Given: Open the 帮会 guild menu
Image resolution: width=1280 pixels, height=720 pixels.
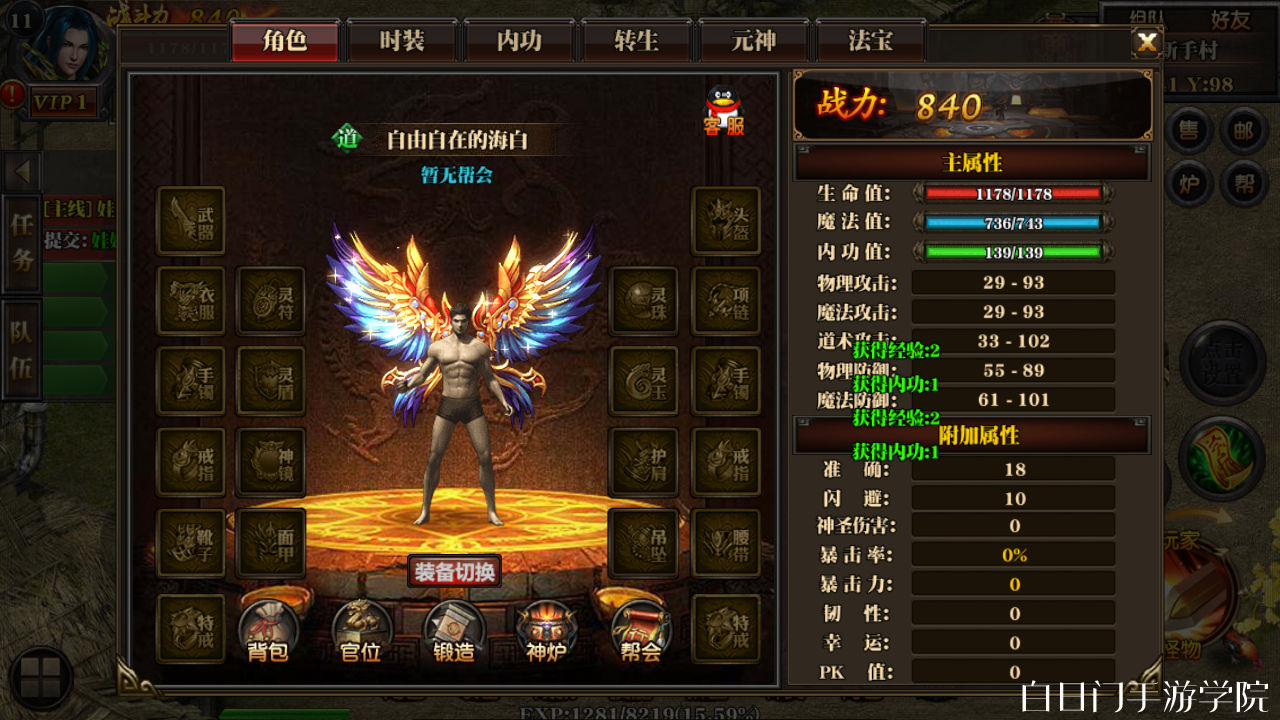Looking at the screenshot, I should (640, 631).
